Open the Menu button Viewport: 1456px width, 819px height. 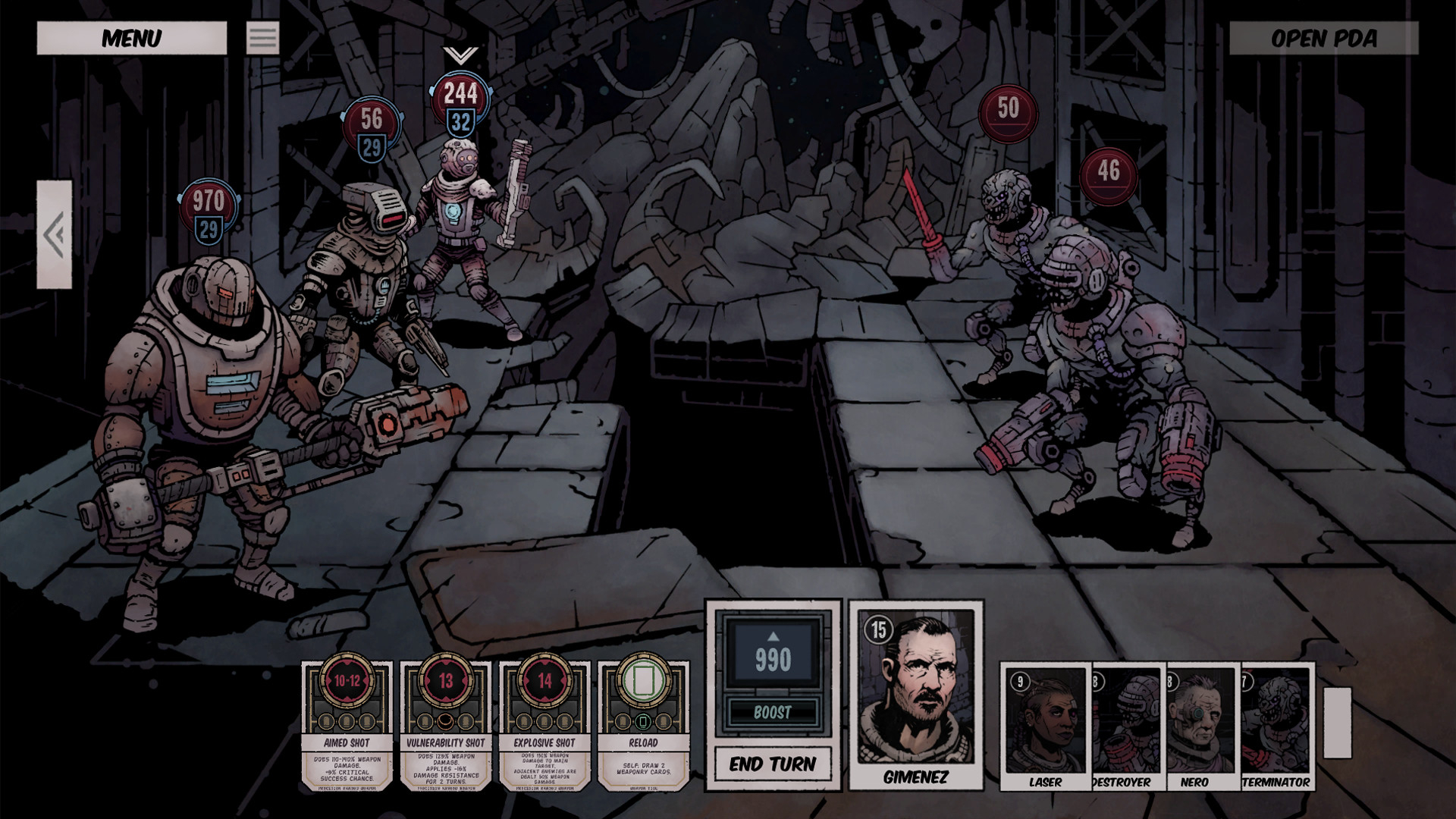131,38
